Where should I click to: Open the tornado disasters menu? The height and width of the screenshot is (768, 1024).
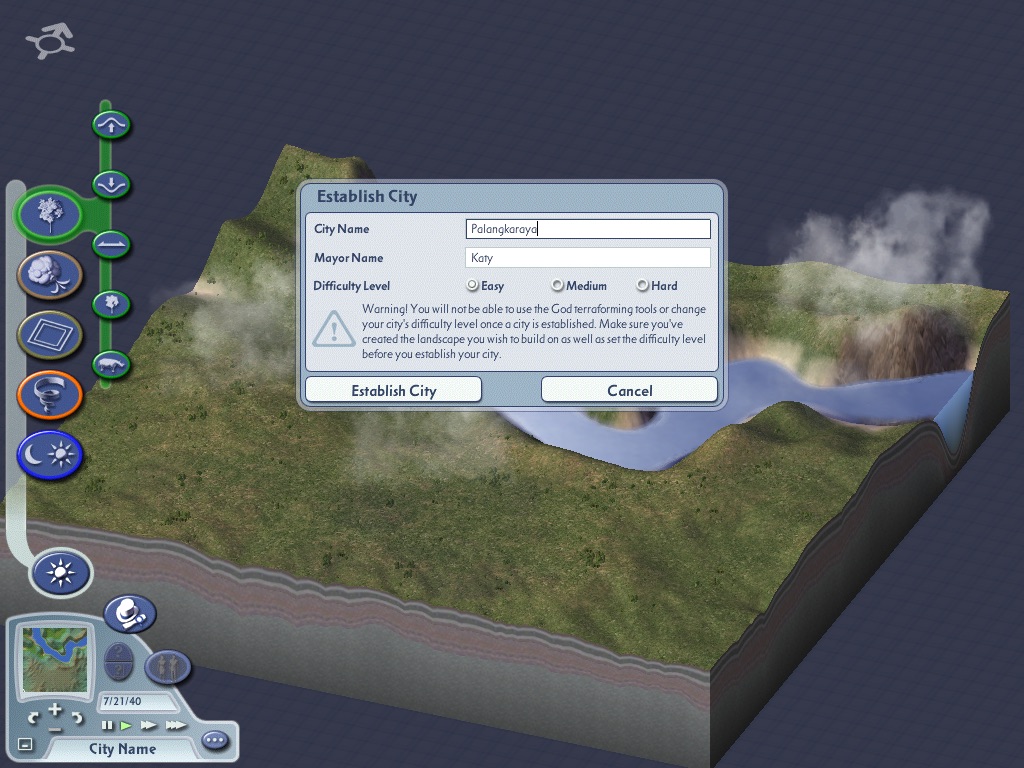49,394
